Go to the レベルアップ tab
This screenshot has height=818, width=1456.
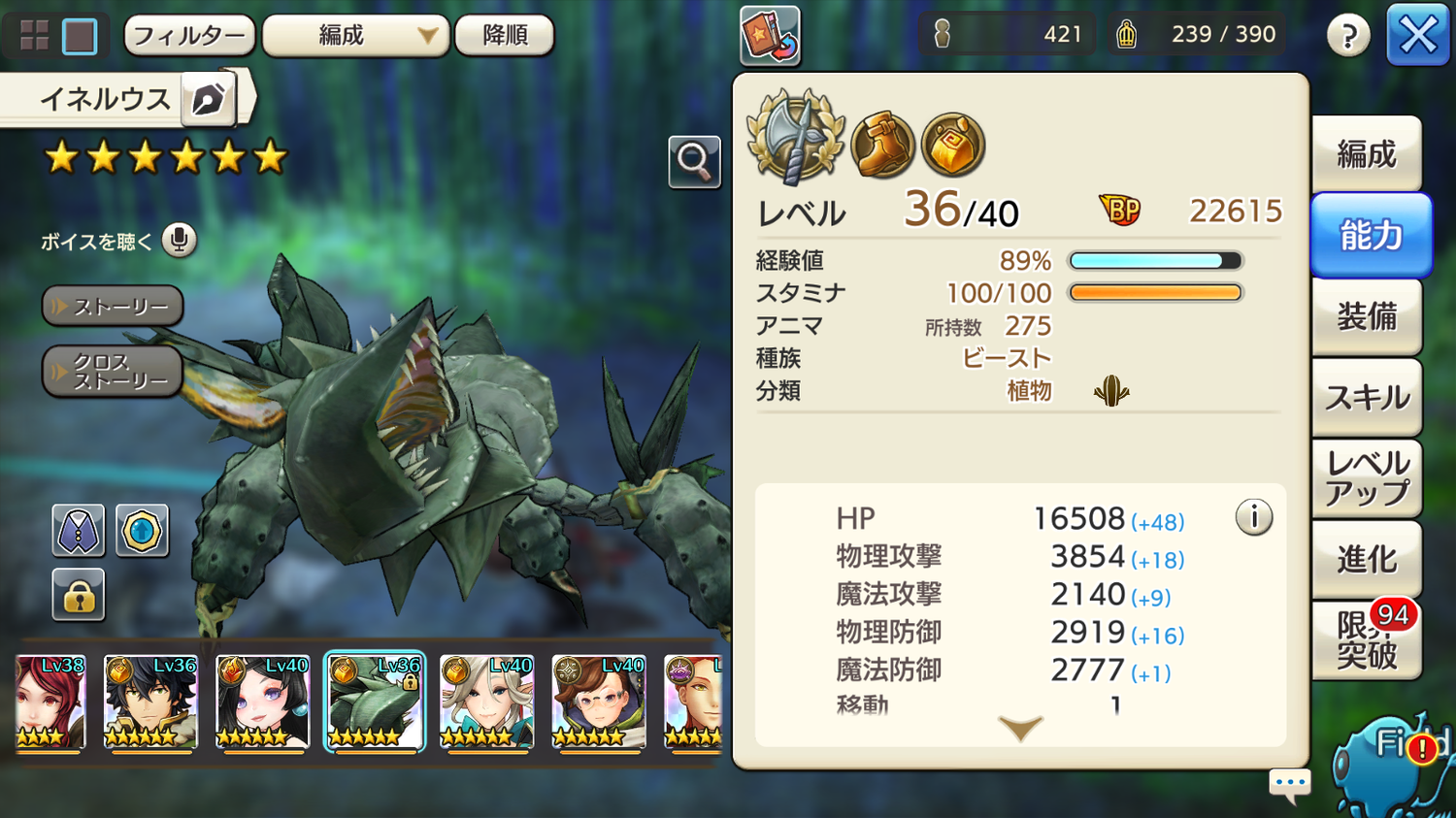click(x=1366, y=478)
